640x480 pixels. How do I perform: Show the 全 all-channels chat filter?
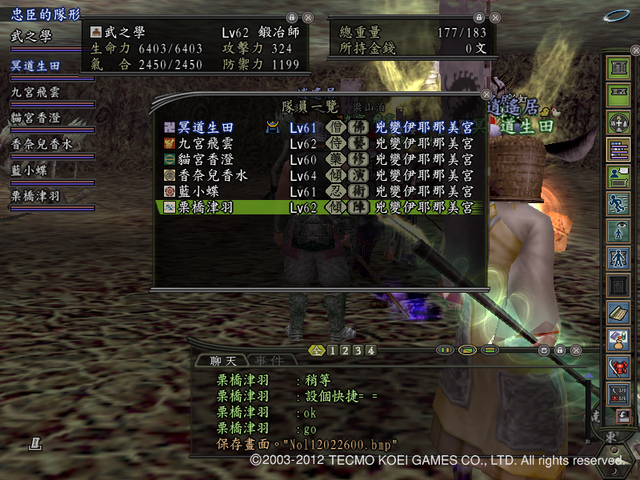coord(317,351)
